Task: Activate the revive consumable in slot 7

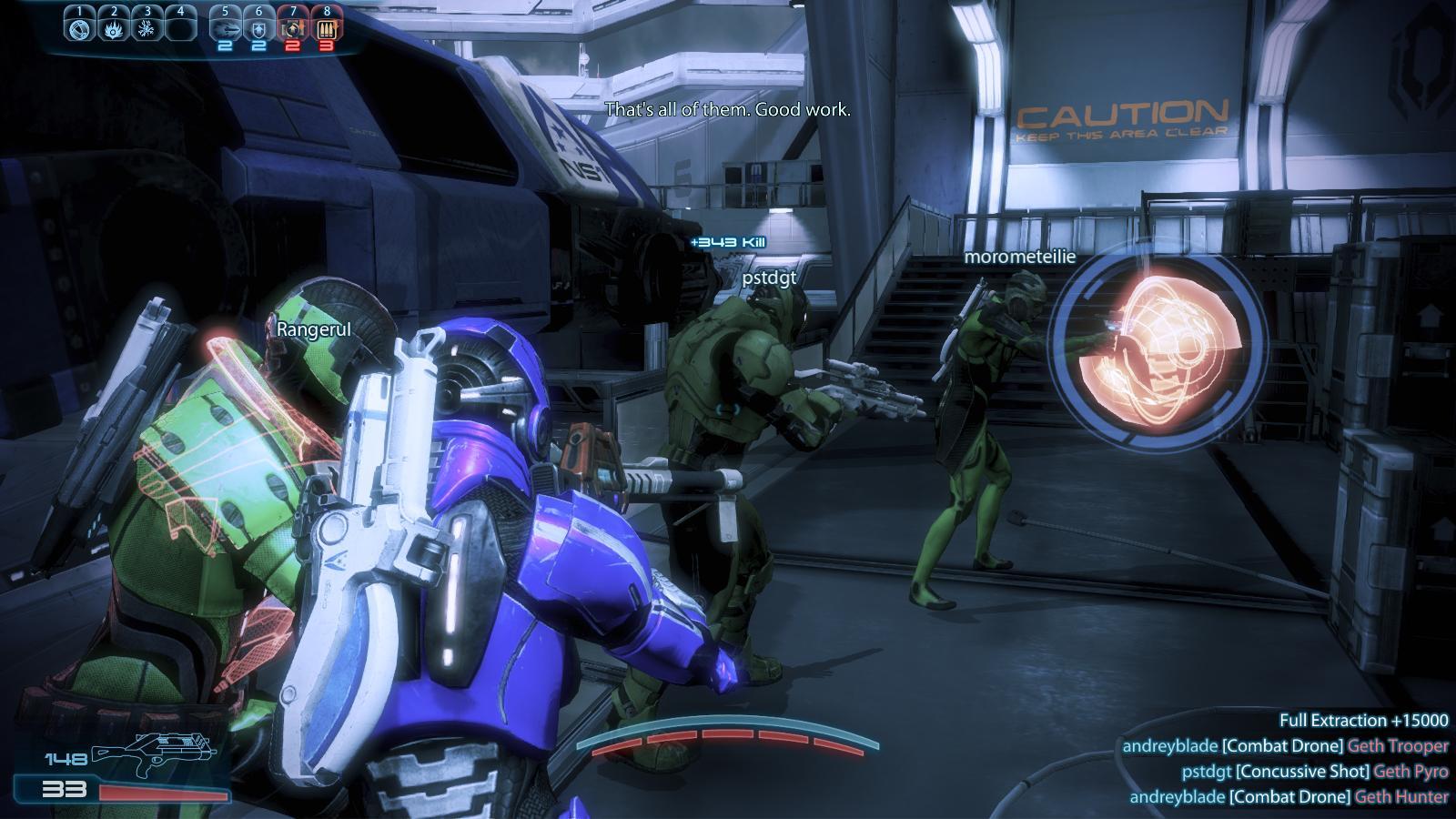Action: pos(293,28)
